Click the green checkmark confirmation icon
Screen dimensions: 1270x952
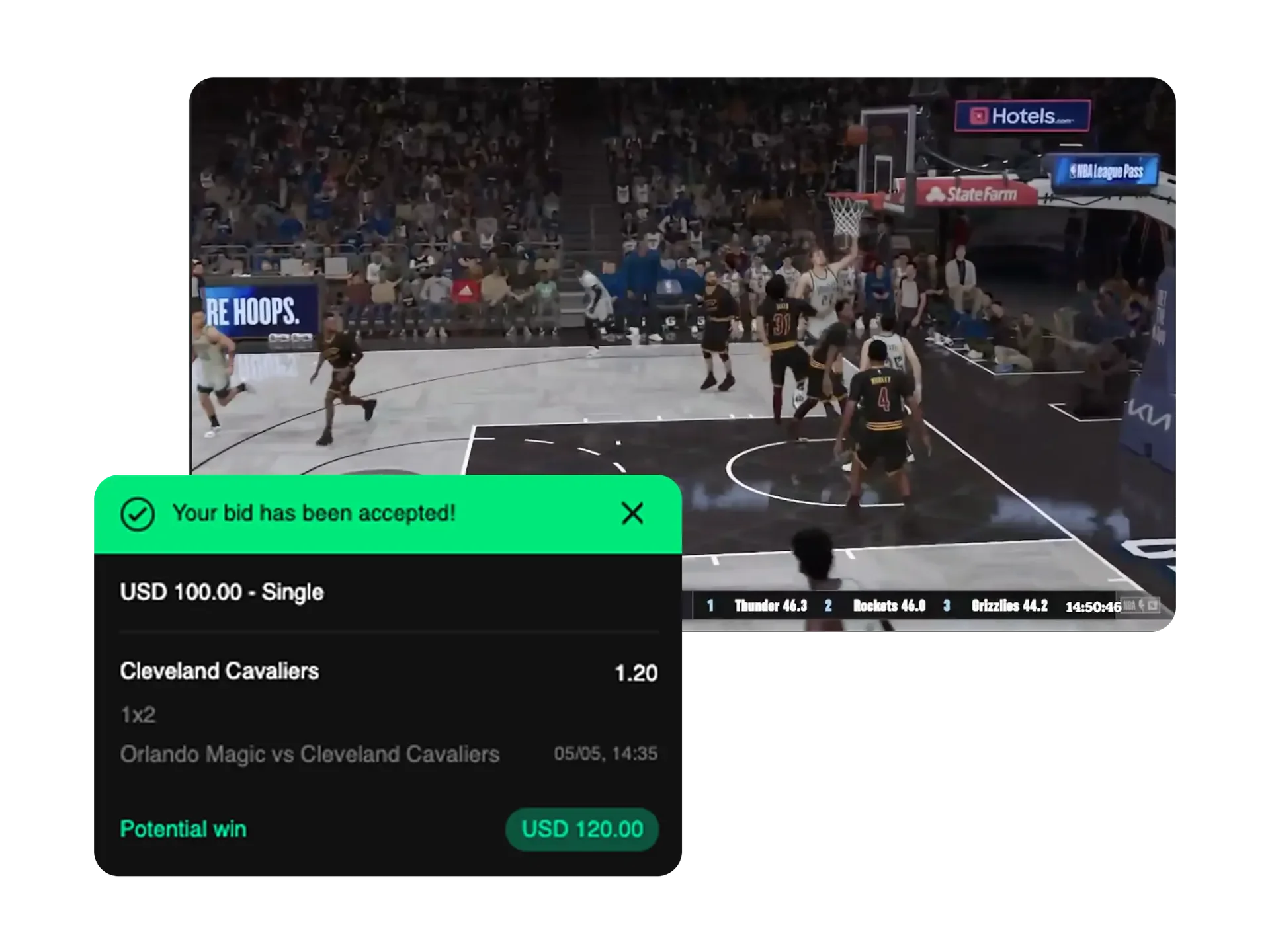tap(138, 513)
